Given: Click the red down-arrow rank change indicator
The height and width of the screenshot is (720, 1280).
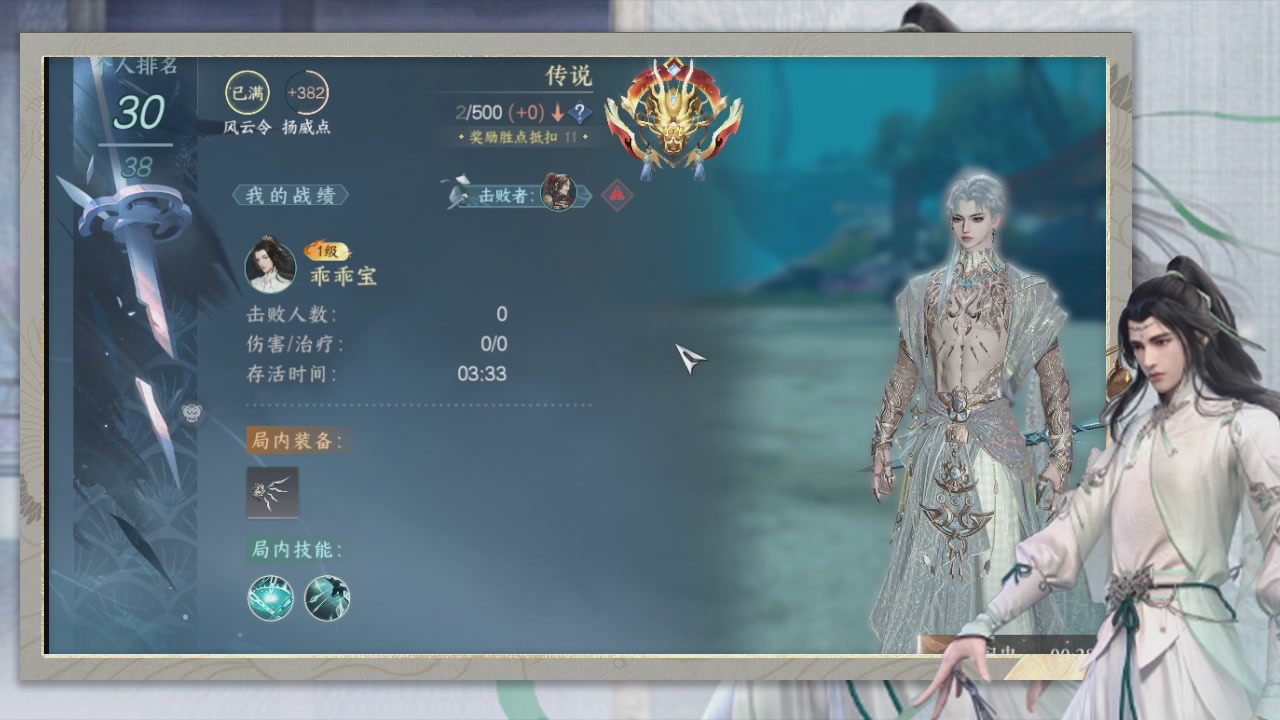Looking at the screenshot, I should click(559, 113).
